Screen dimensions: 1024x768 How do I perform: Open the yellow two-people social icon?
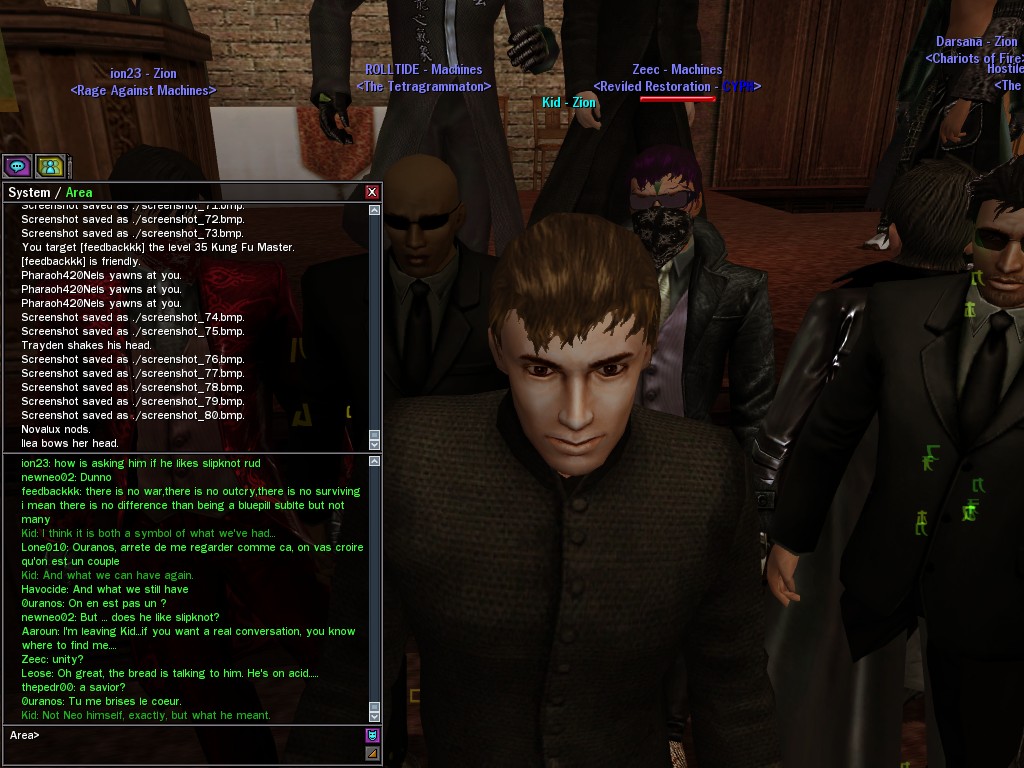click(49, 166)
